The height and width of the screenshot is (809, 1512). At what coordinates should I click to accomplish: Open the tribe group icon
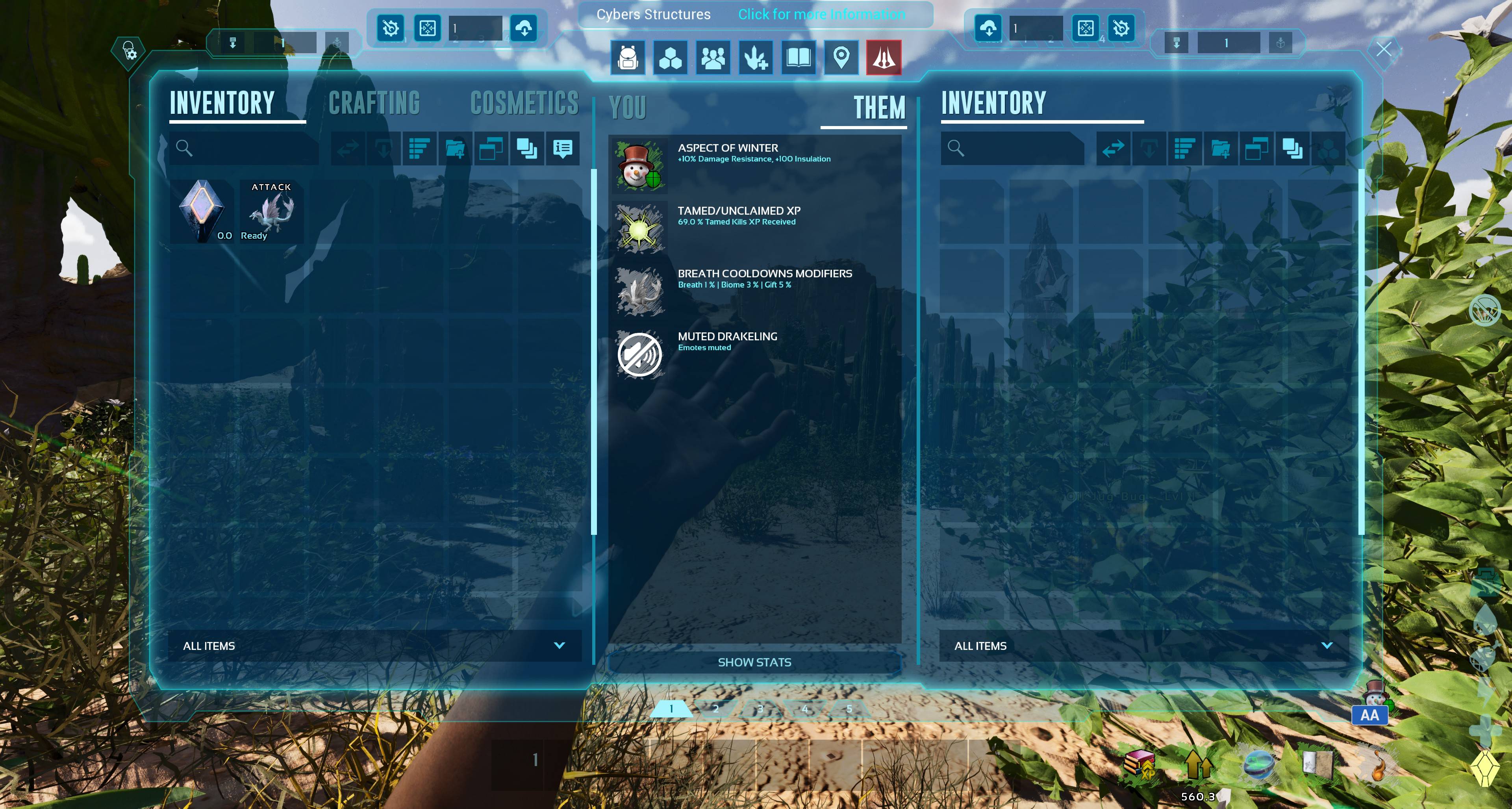(713, 58)
